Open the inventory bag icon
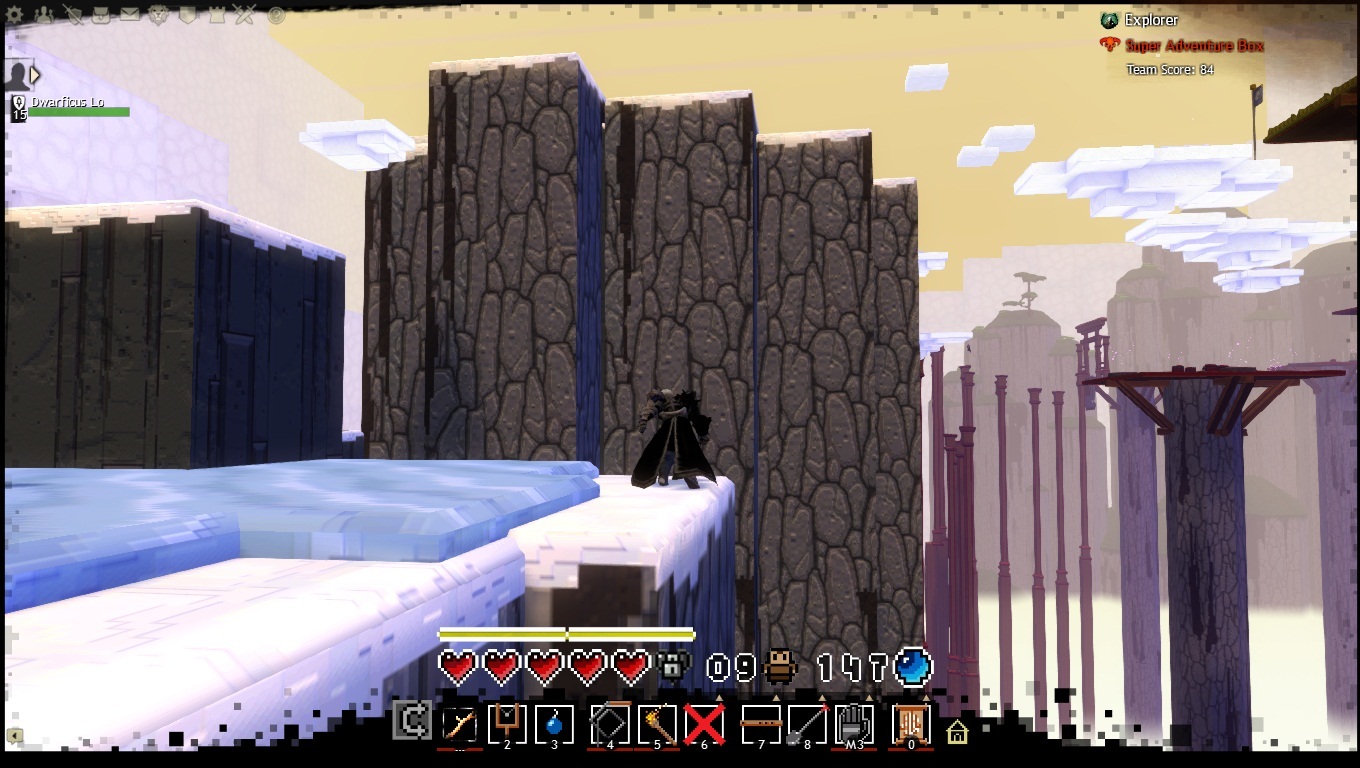 102,15
